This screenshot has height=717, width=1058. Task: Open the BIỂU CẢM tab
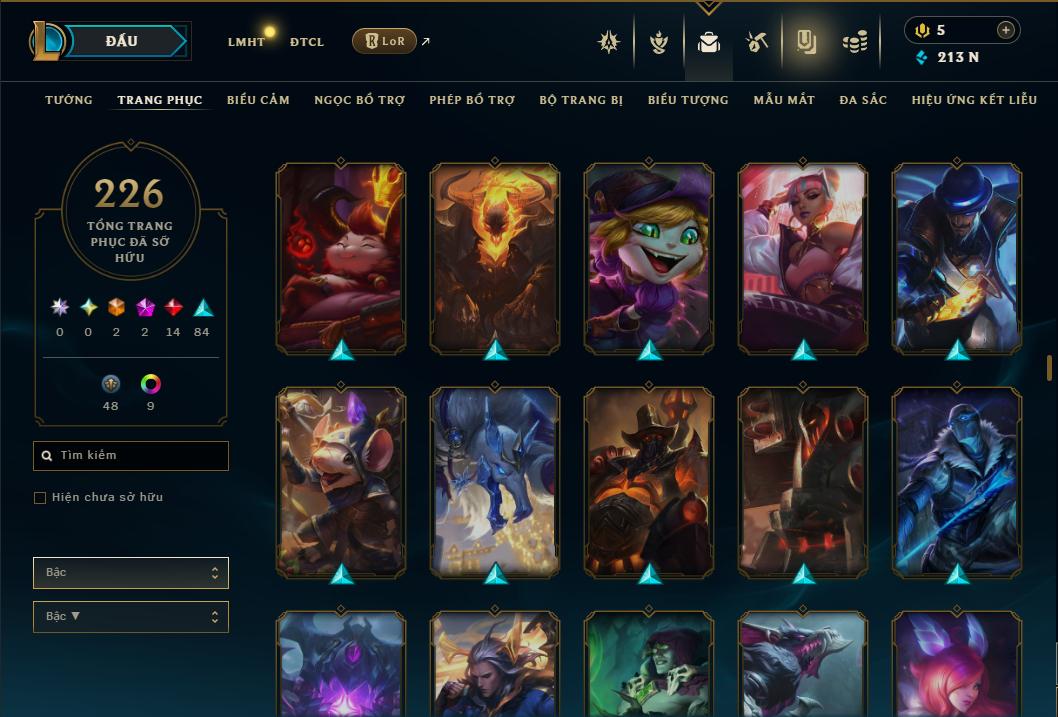pyautogui.click(x=258, y=100)
